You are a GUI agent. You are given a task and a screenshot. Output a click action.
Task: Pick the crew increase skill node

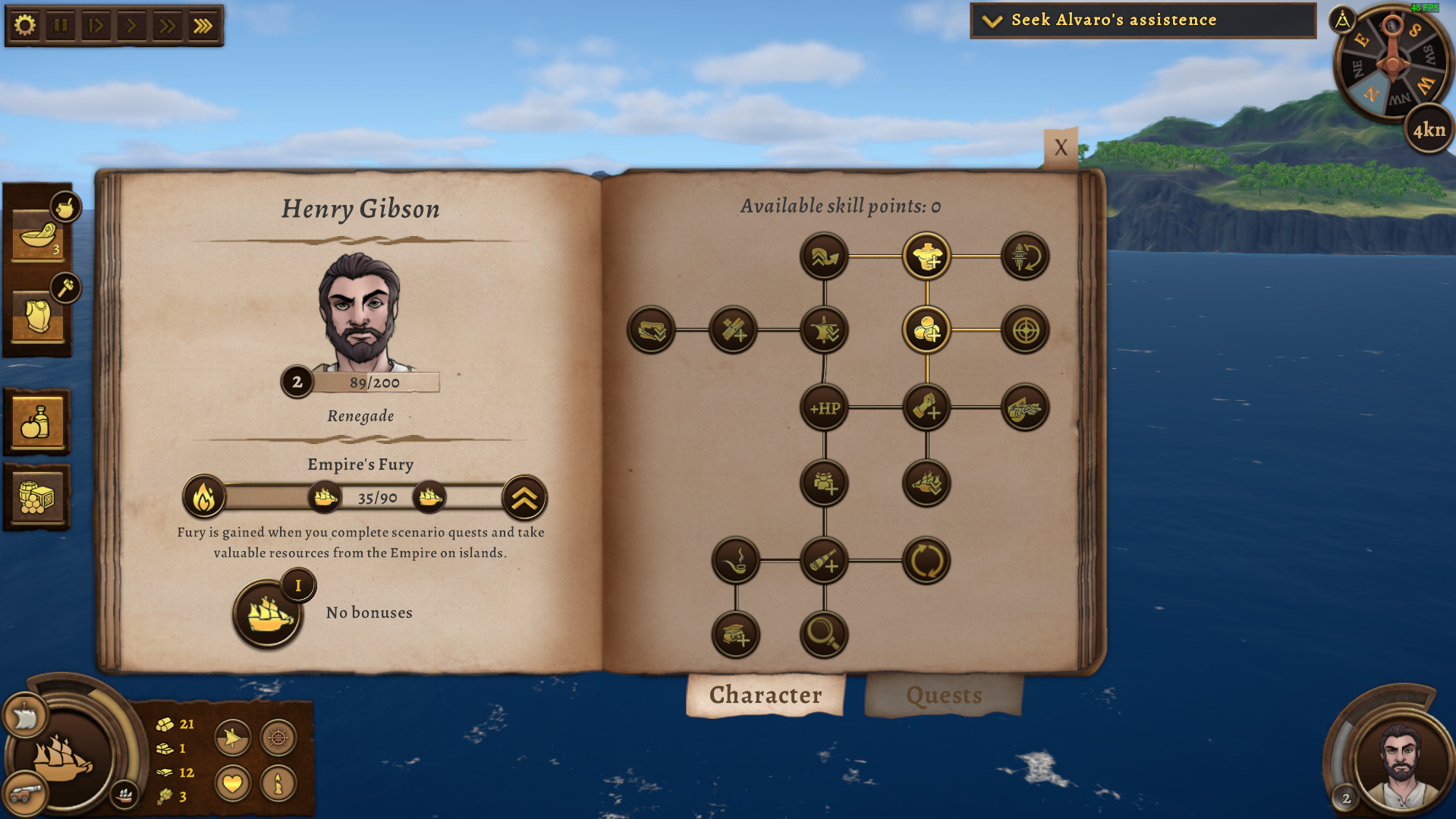point(822,485)
